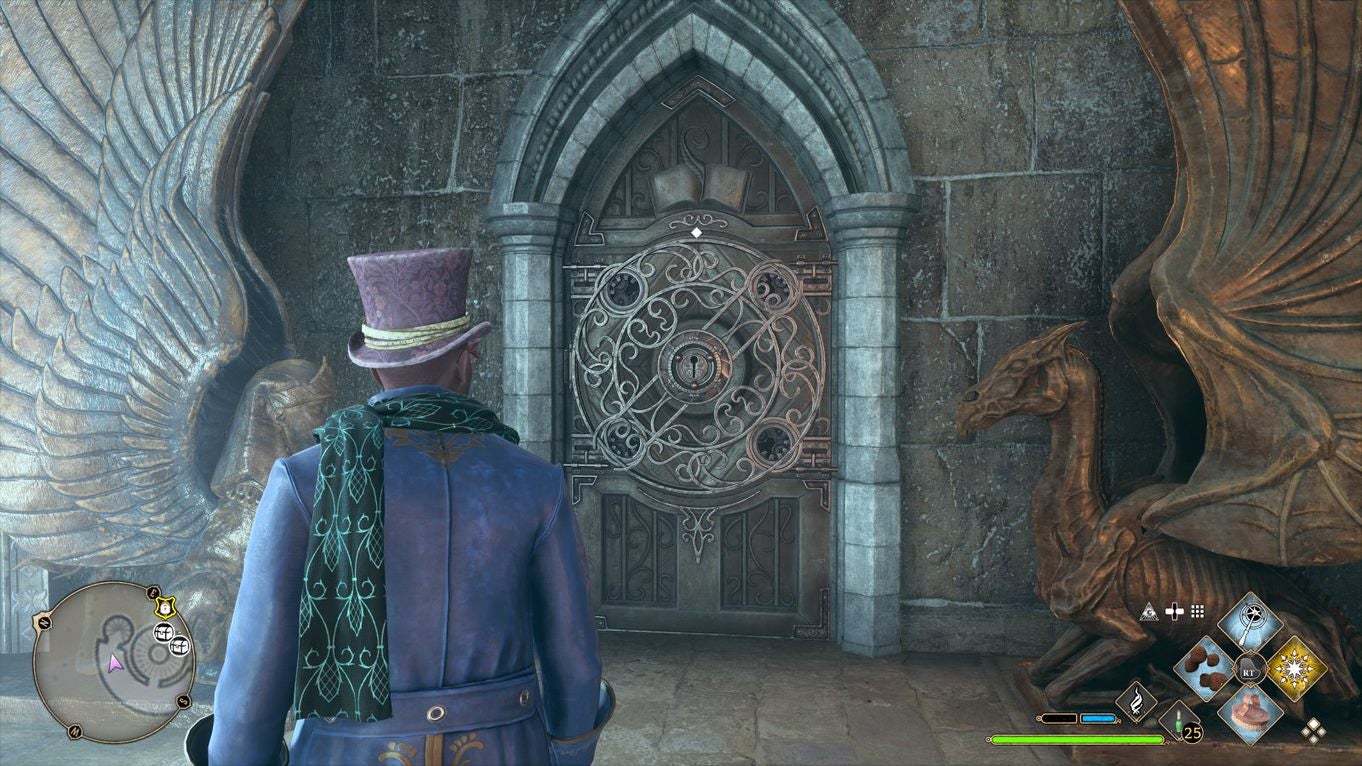Image resolution: width=1362 pixels, height=766 pixels.
Task: Select the upper chest icon on the minimap
Action: [x=164, y=632]
